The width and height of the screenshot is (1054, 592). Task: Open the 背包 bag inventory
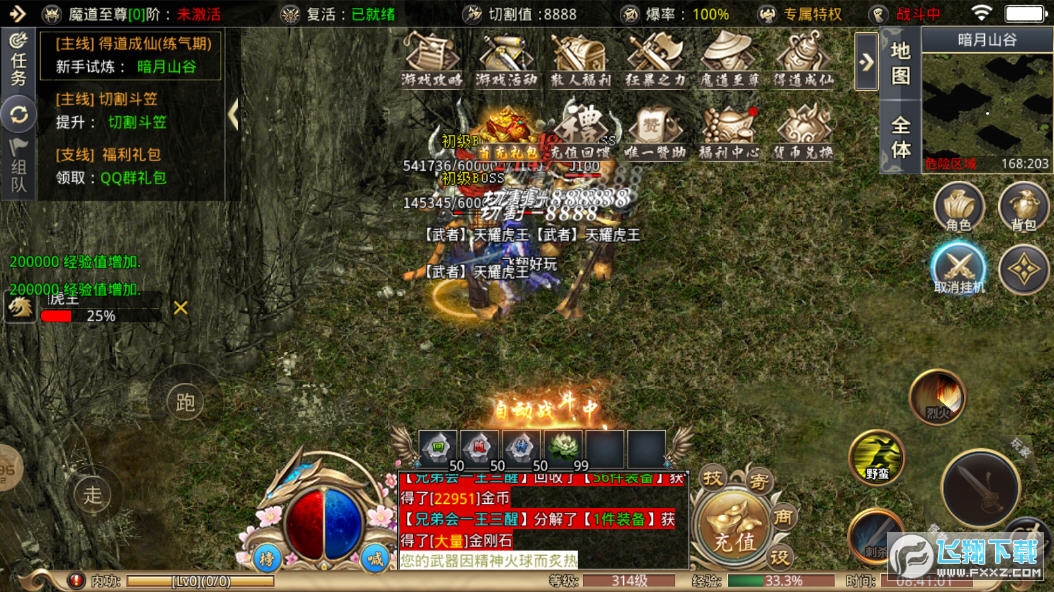tap(1023, 208)
